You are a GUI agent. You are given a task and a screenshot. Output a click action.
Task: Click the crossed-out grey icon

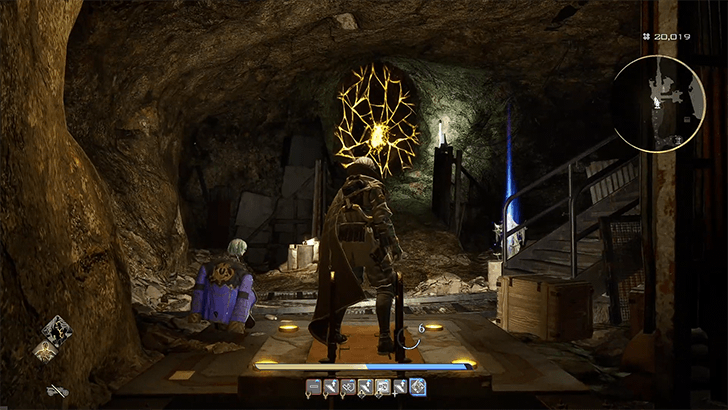click(57, 390)
